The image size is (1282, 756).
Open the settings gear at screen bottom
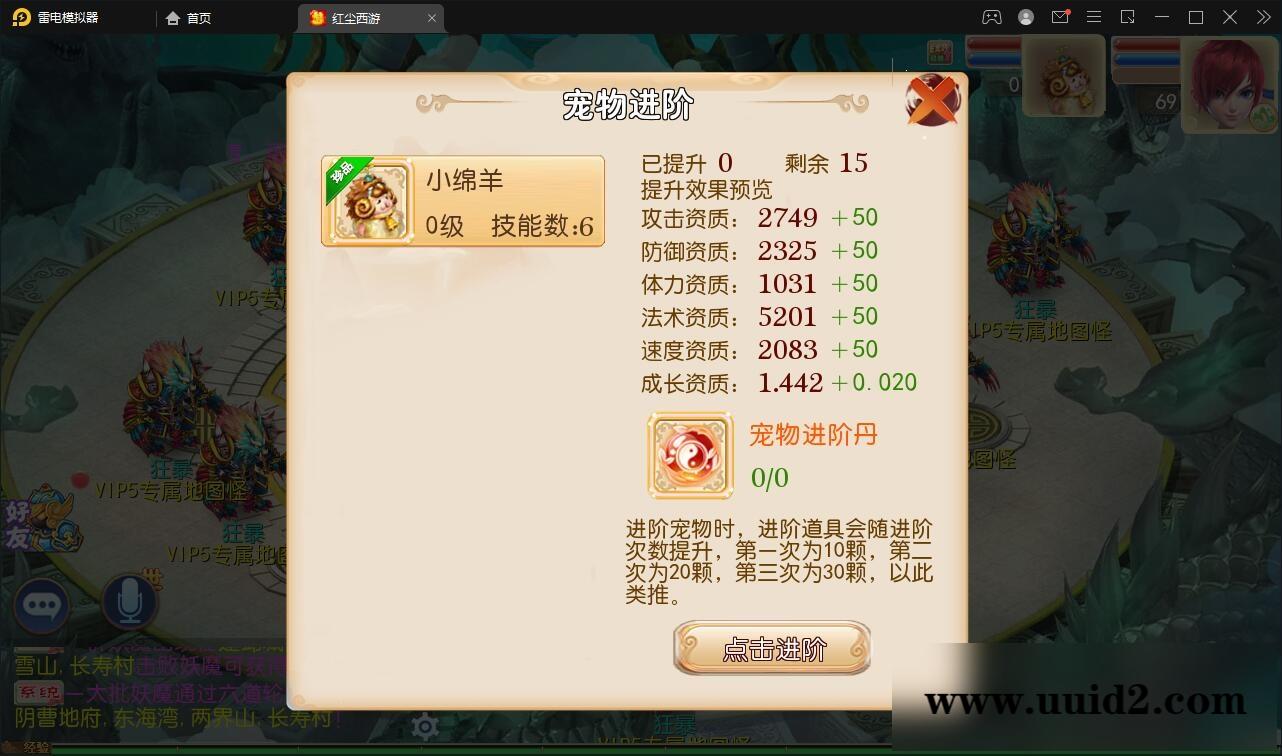coord(424,727)
